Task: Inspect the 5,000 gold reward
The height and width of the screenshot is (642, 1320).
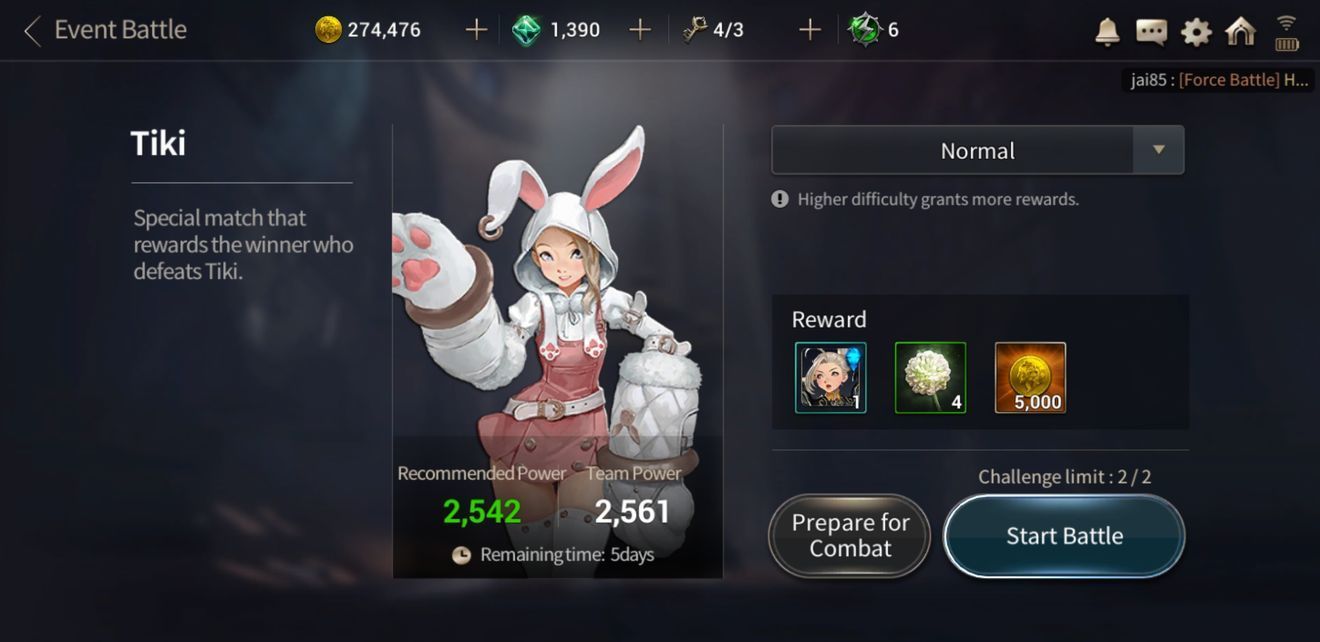Action: tap(1030, 378)
